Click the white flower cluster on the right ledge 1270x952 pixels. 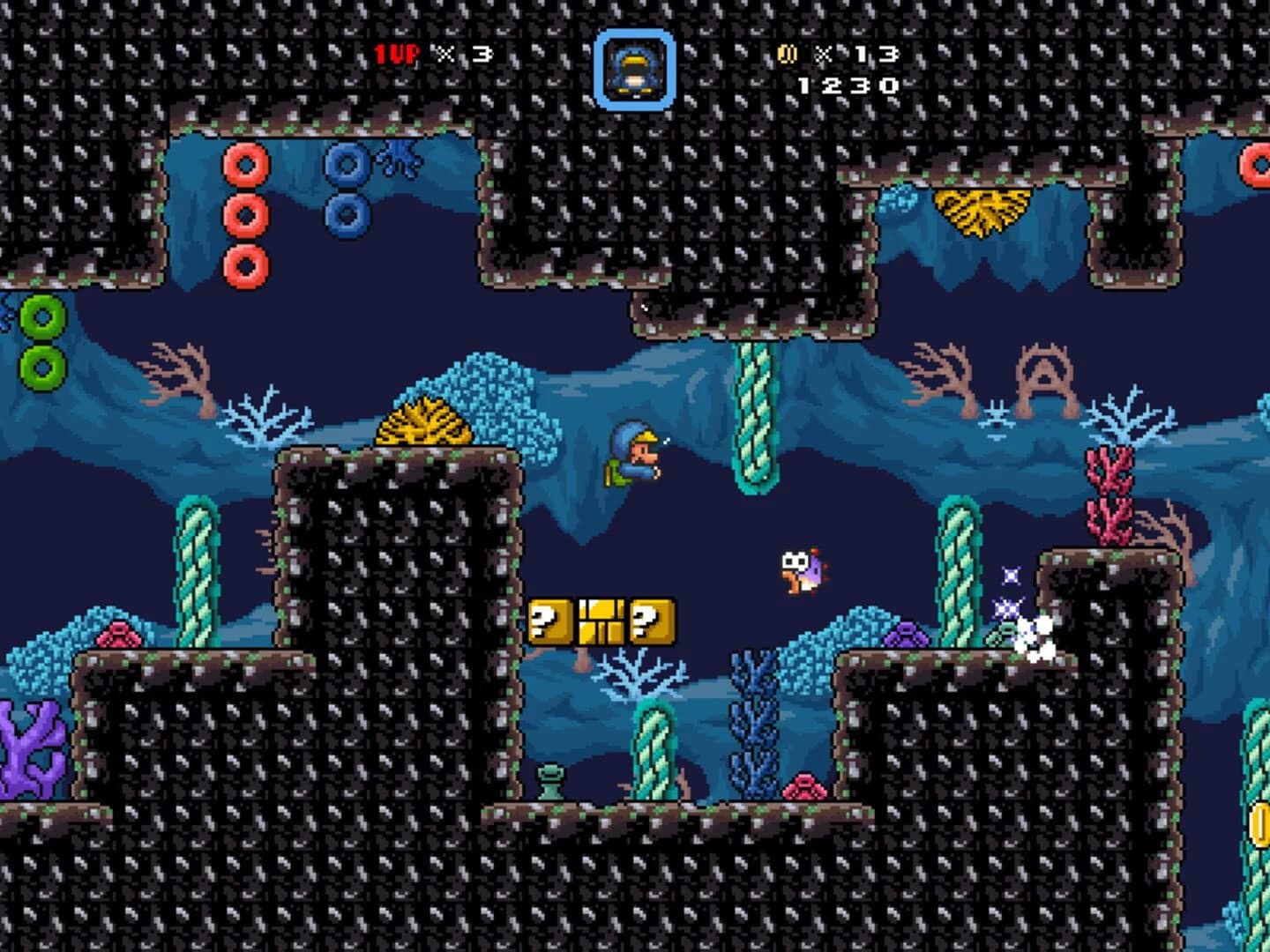tap(1034, 633)
